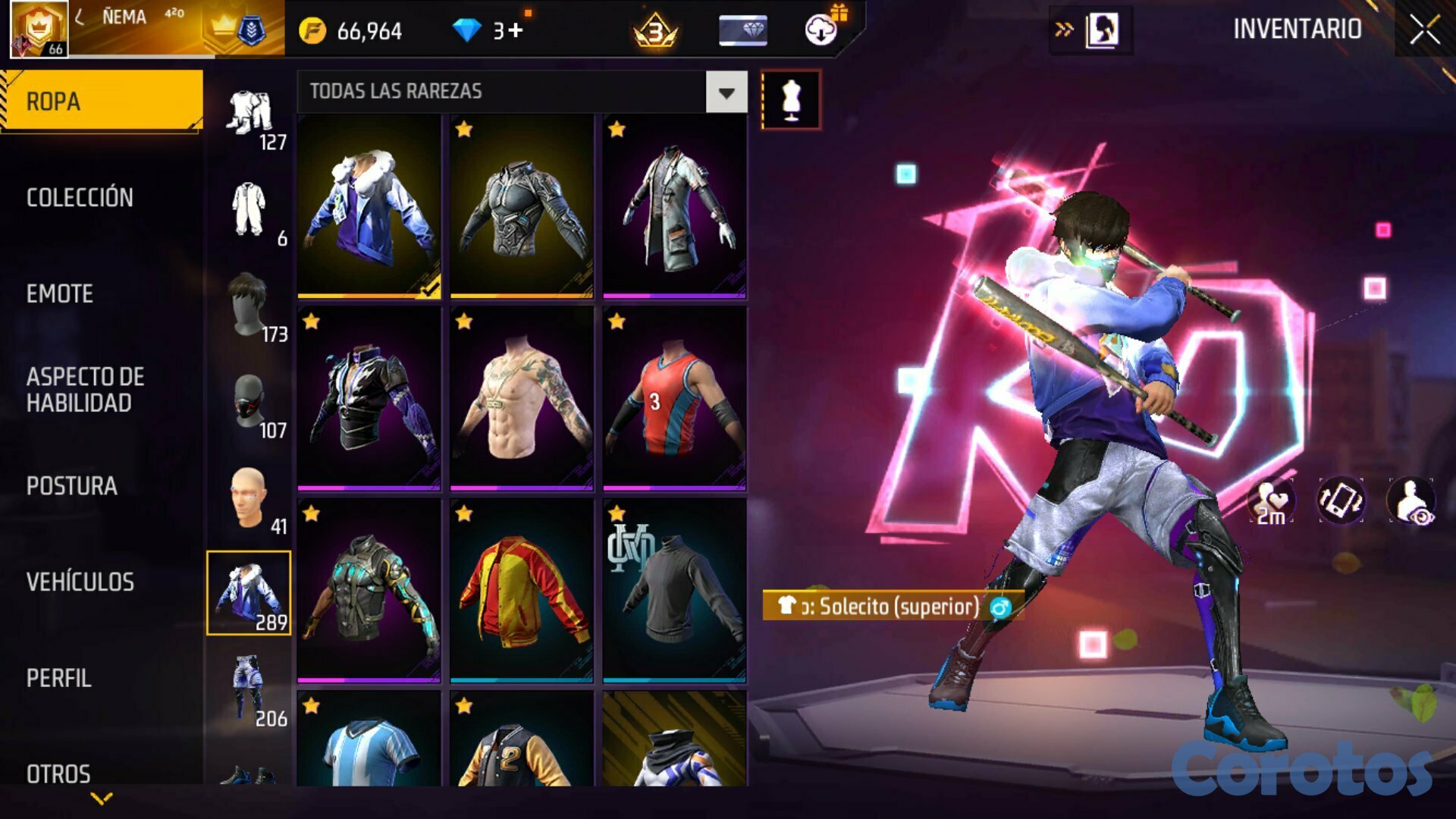Screen dimensions: 1456x819
Task: Choose the tattooed shirtless torso item
Action: coord(521,398)
